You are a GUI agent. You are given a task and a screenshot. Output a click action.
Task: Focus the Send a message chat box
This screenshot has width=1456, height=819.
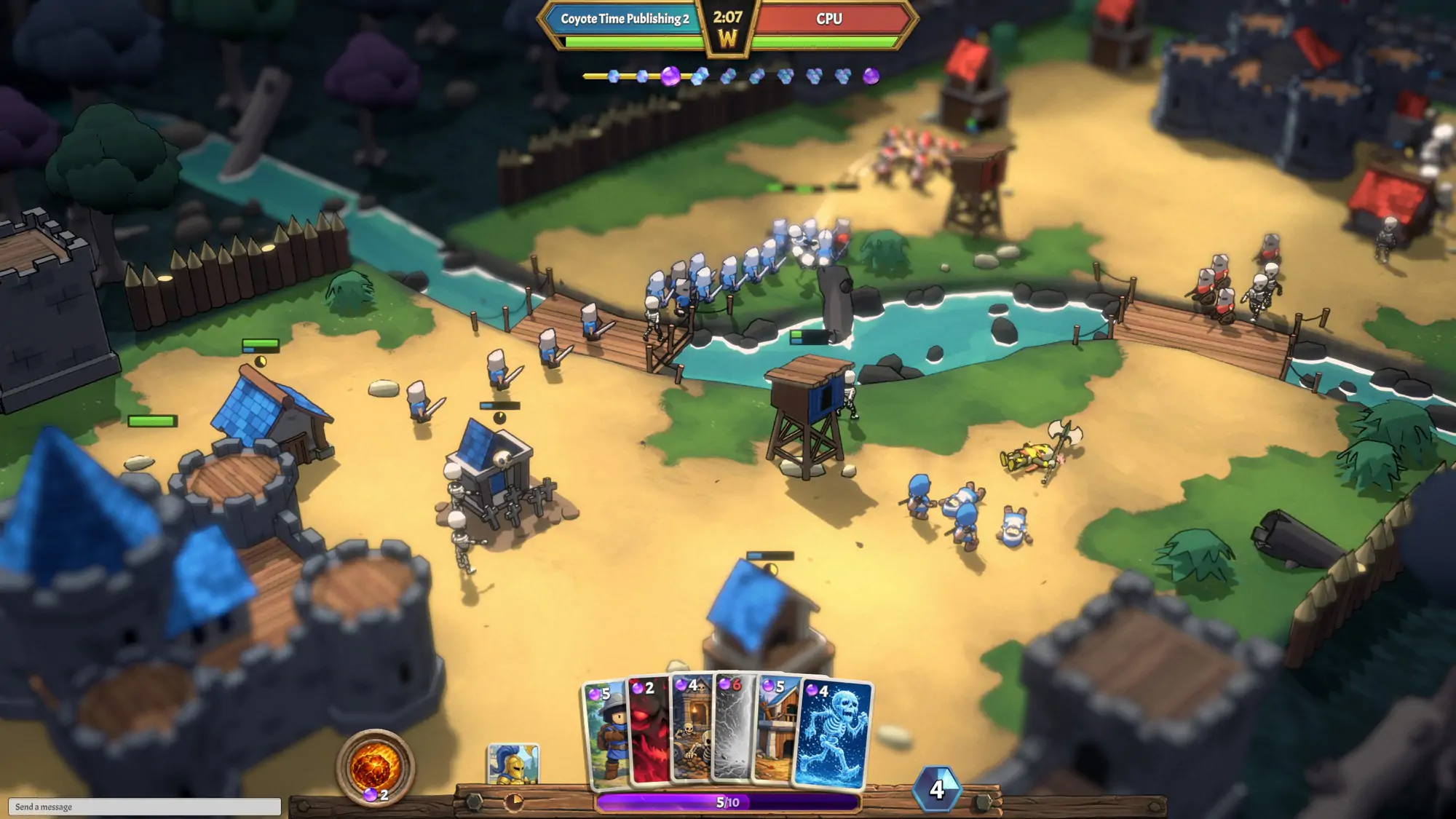(144, 807)
